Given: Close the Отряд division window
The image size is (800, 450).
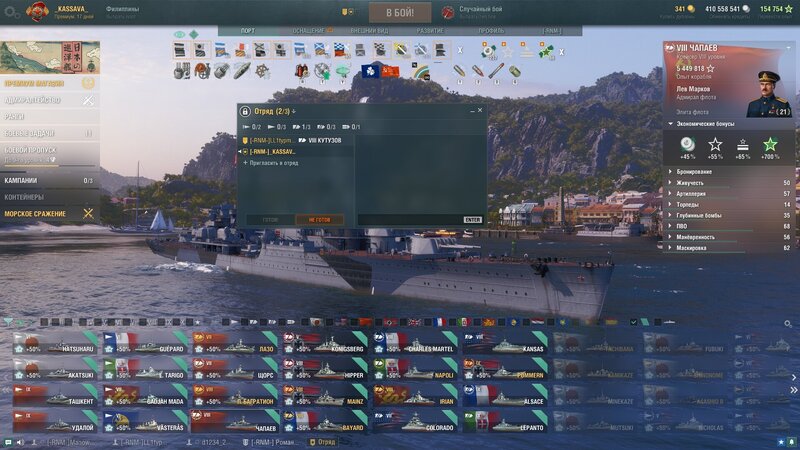Looking at the screenshot, I should [480, 110].
